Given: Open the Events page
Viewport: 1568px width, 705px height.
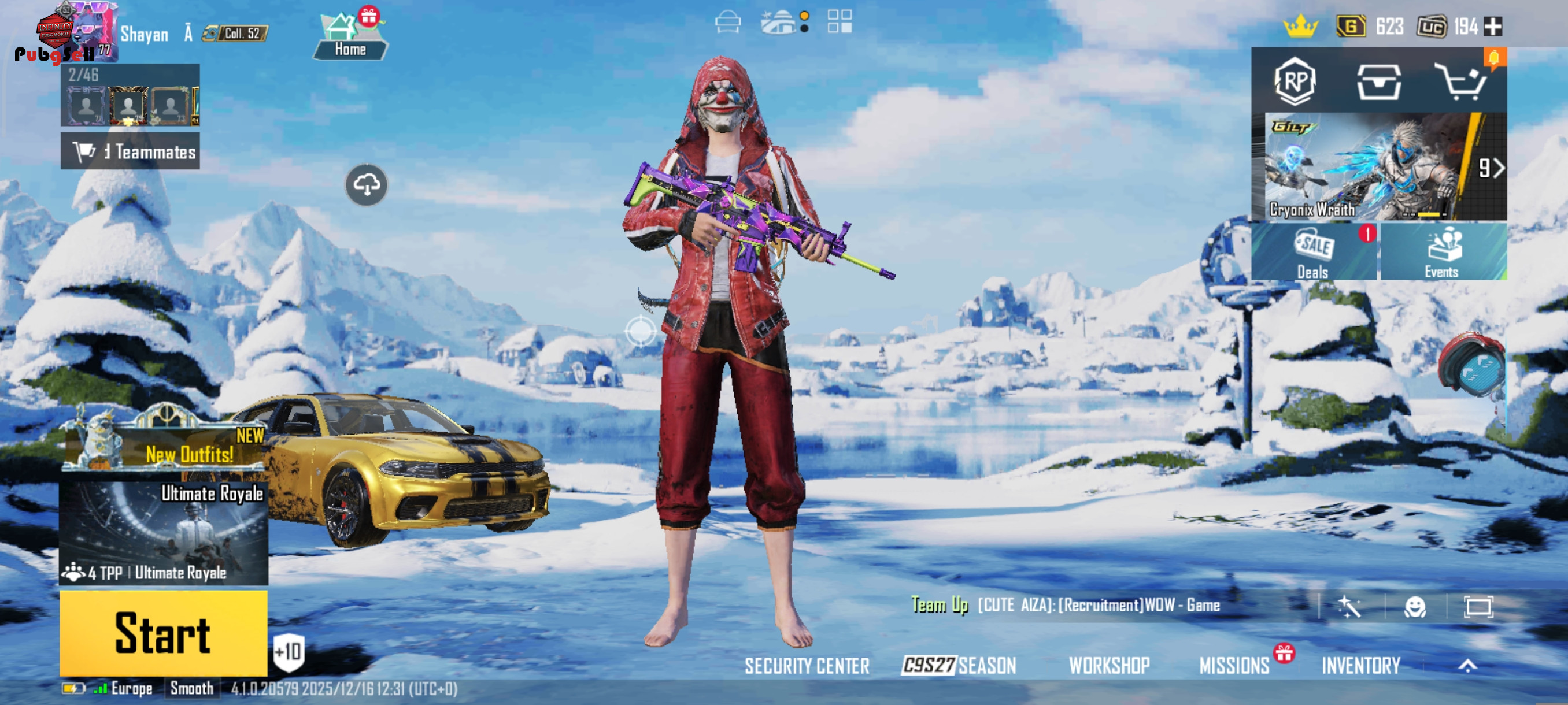Looking at the screenshot, I should click(x=1443, y=252).
